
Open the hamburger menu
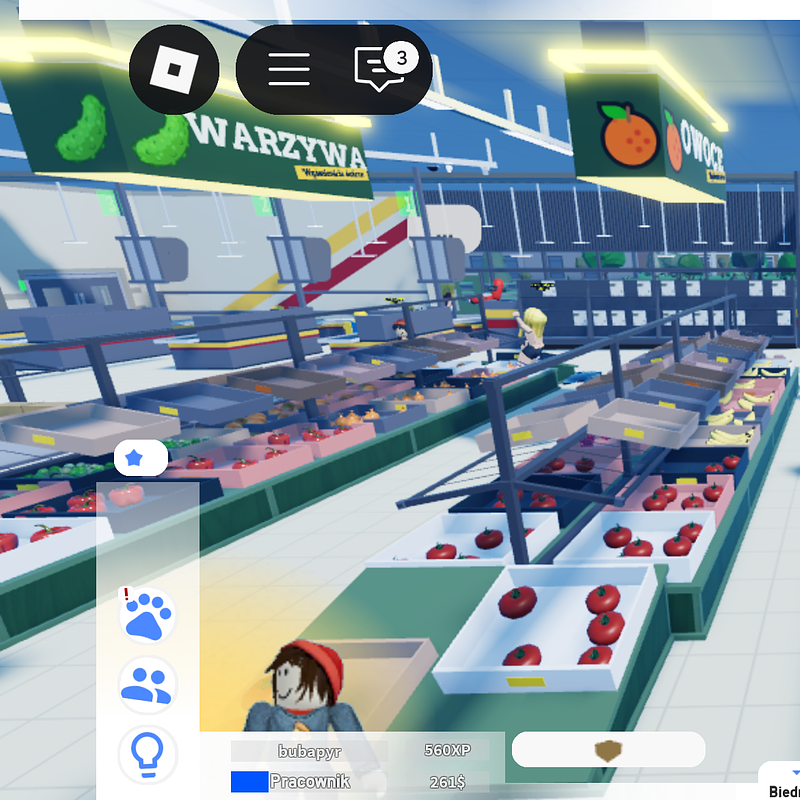click(x=288, y=69)
